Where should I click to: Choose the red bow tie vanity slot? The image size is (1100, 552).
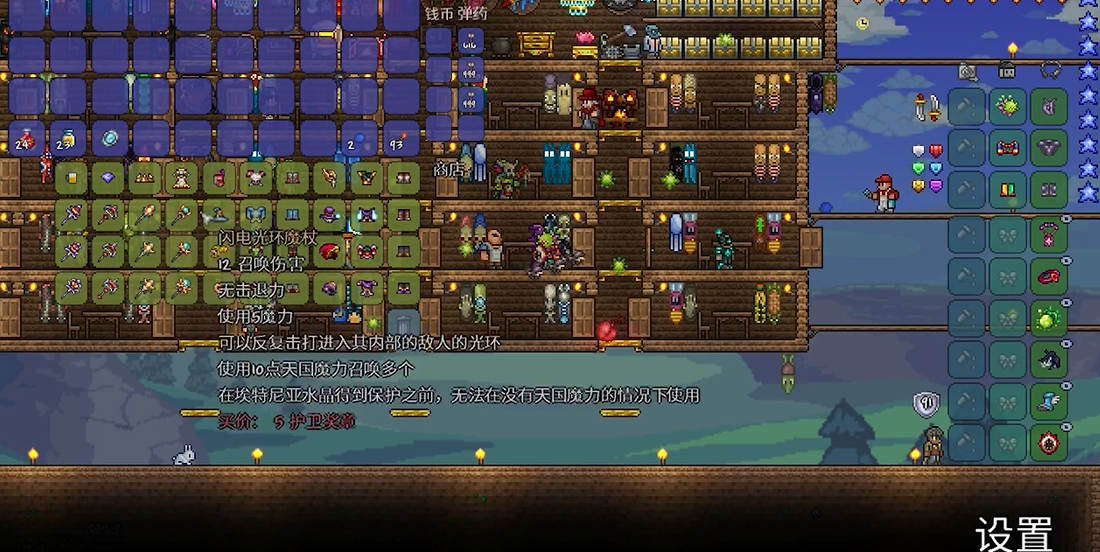[x=1007, y=148]
